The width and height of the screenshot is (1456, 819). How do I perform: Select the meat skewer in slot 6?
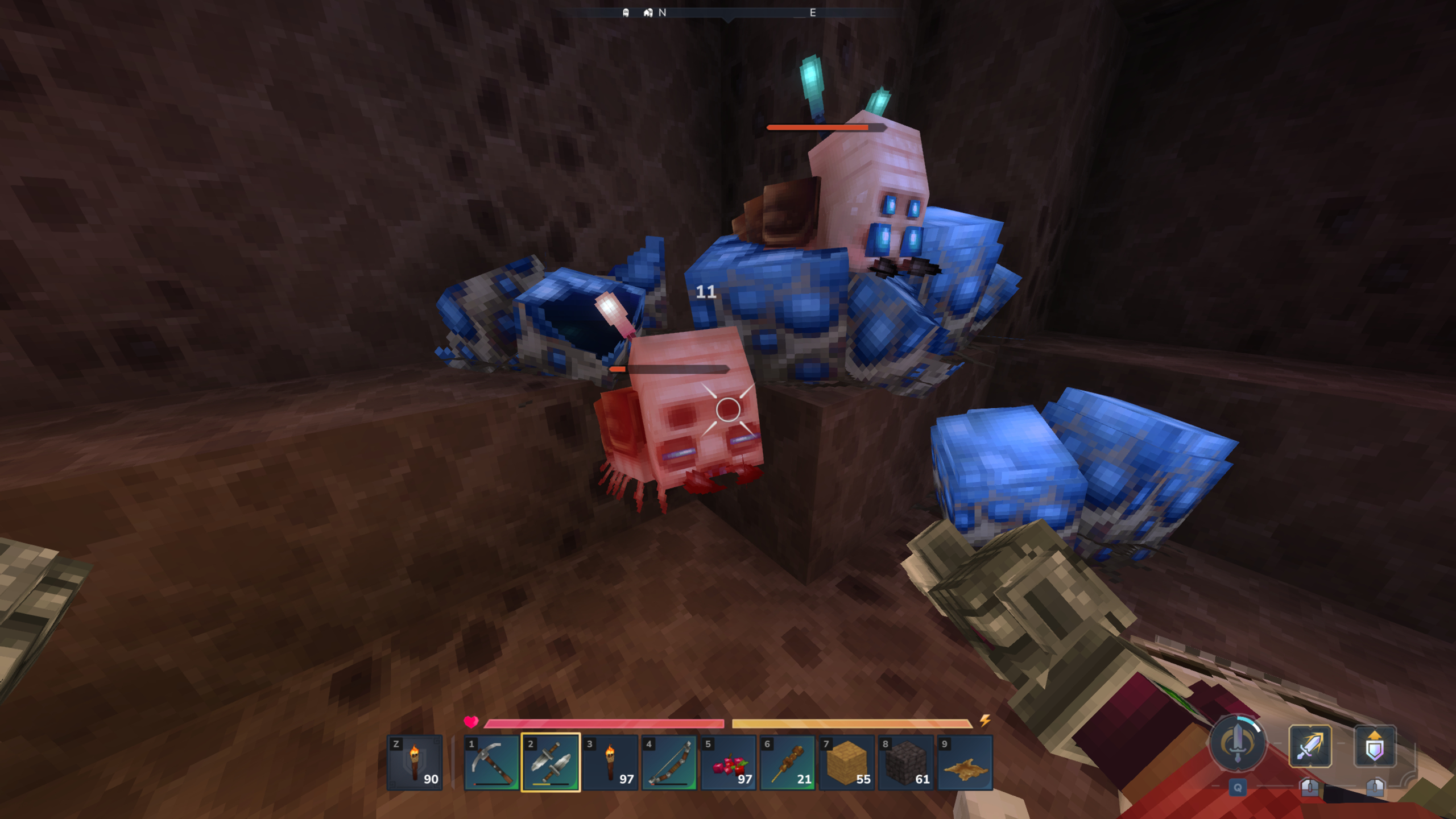click(788, 765)
